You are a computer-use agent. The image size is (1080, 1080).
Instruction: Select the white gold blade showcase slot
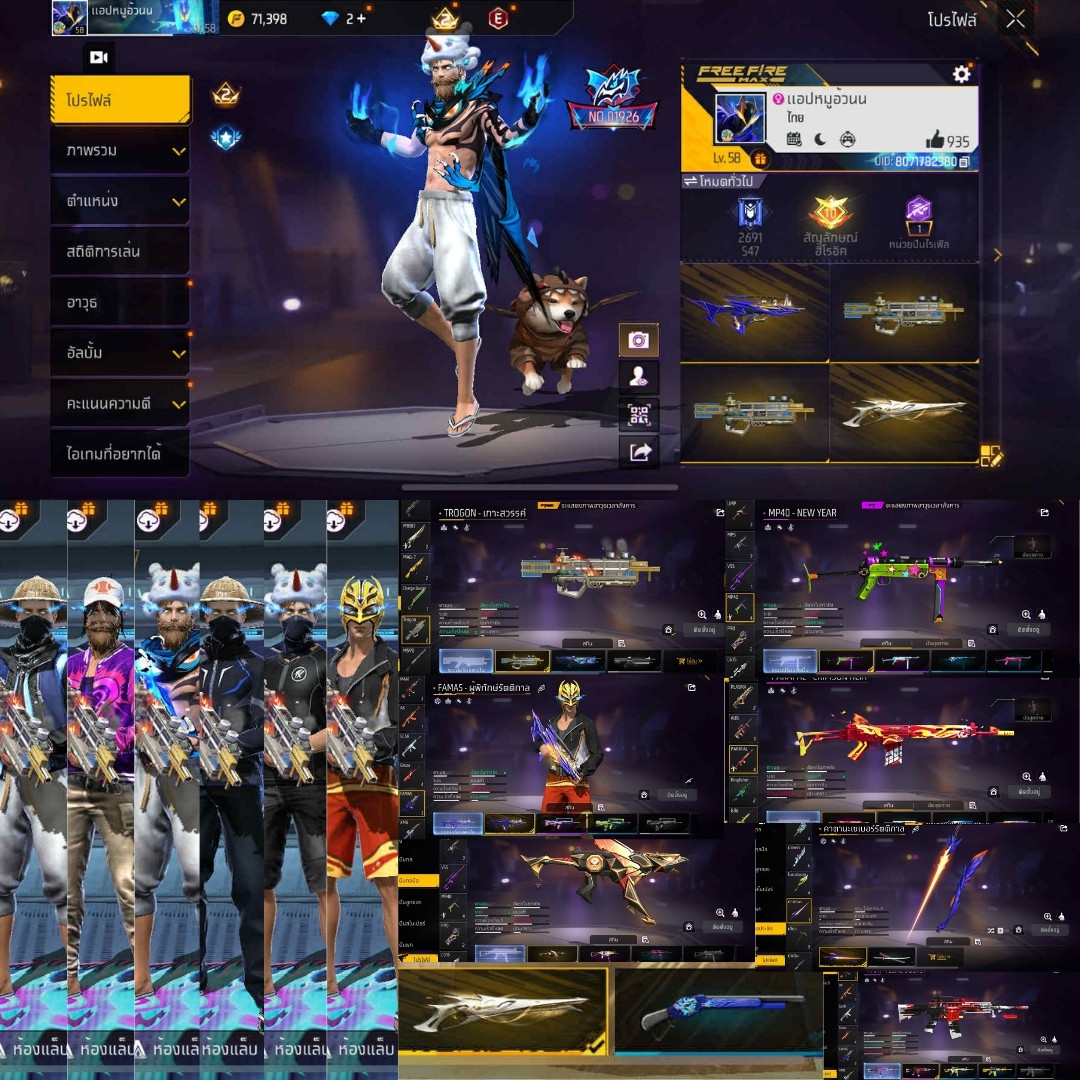click(x=904, y=412)
